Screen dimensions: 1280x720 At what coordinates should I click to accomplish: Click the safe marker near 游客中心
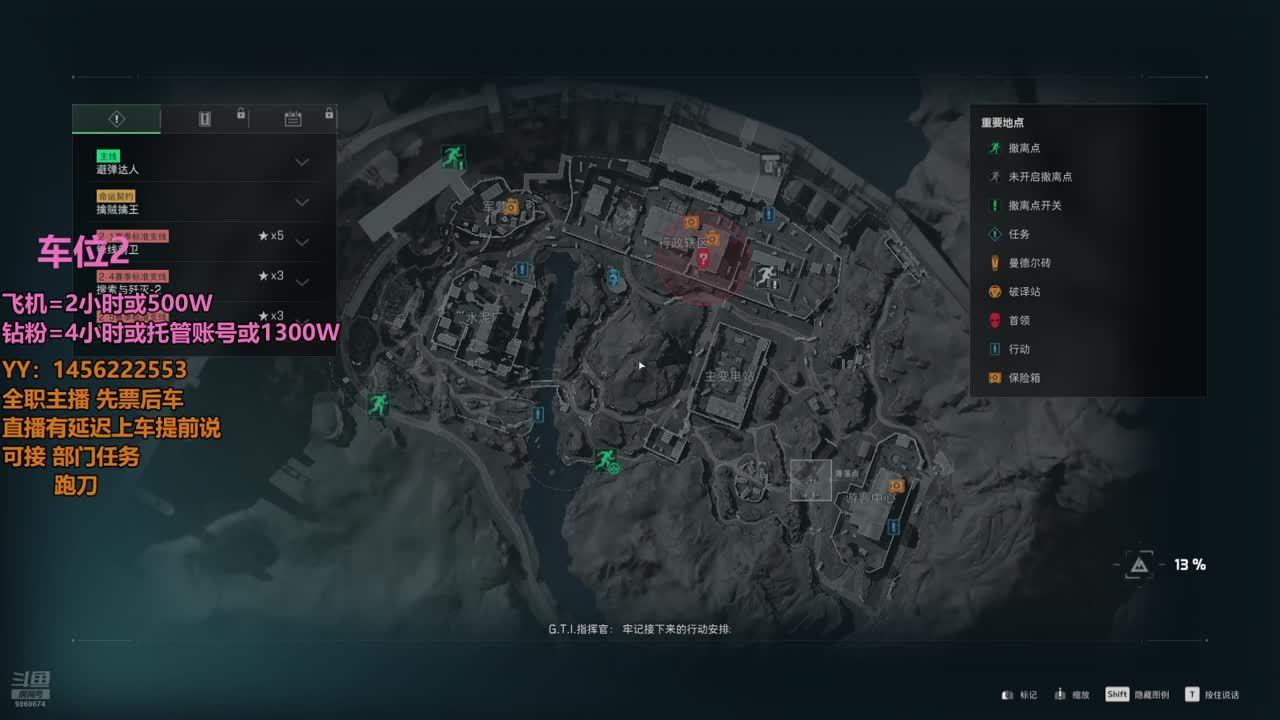(896, 486)
